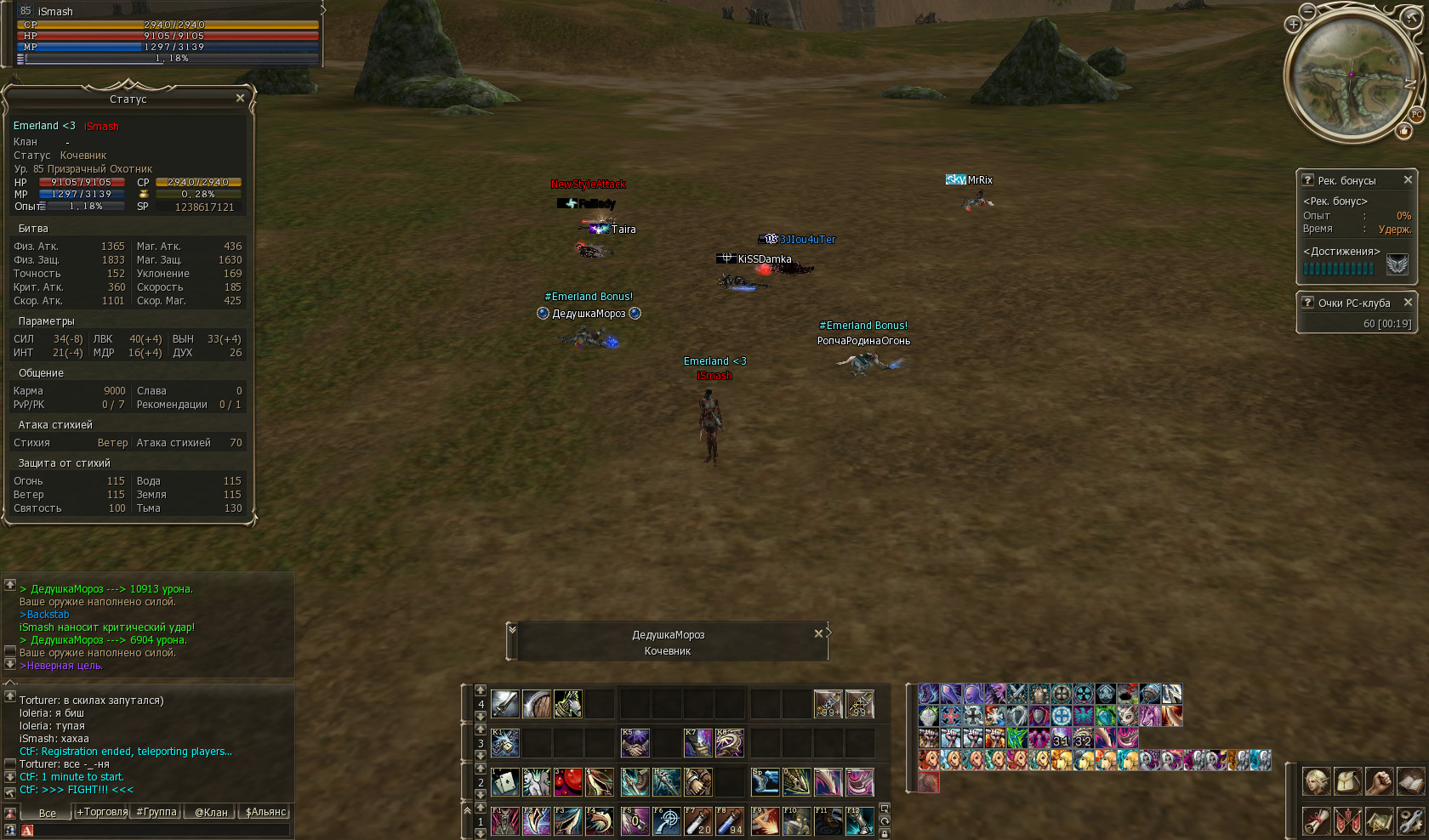Select the $Альянс chat tab
Image resolution: width=1429 pixels, height=840 pixels.
pos(265,813)
